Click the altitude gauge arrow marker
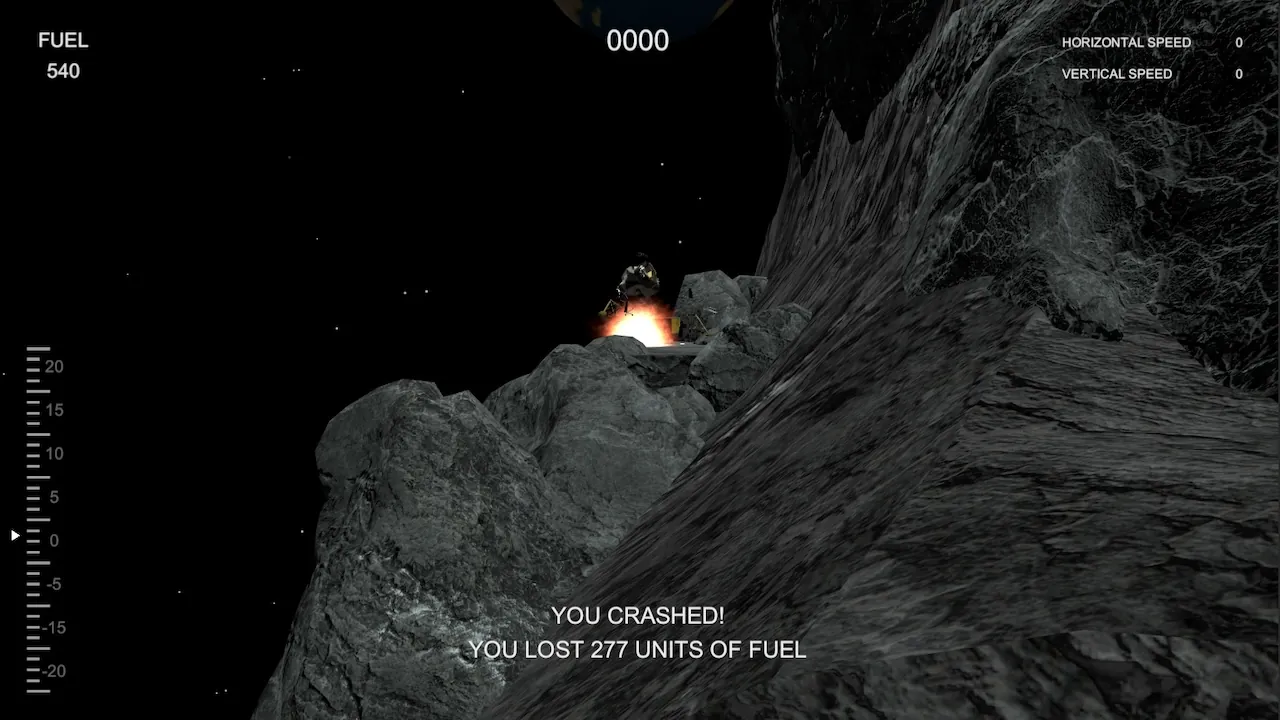This screenshot has width=1280, height=720. point(14,535)
